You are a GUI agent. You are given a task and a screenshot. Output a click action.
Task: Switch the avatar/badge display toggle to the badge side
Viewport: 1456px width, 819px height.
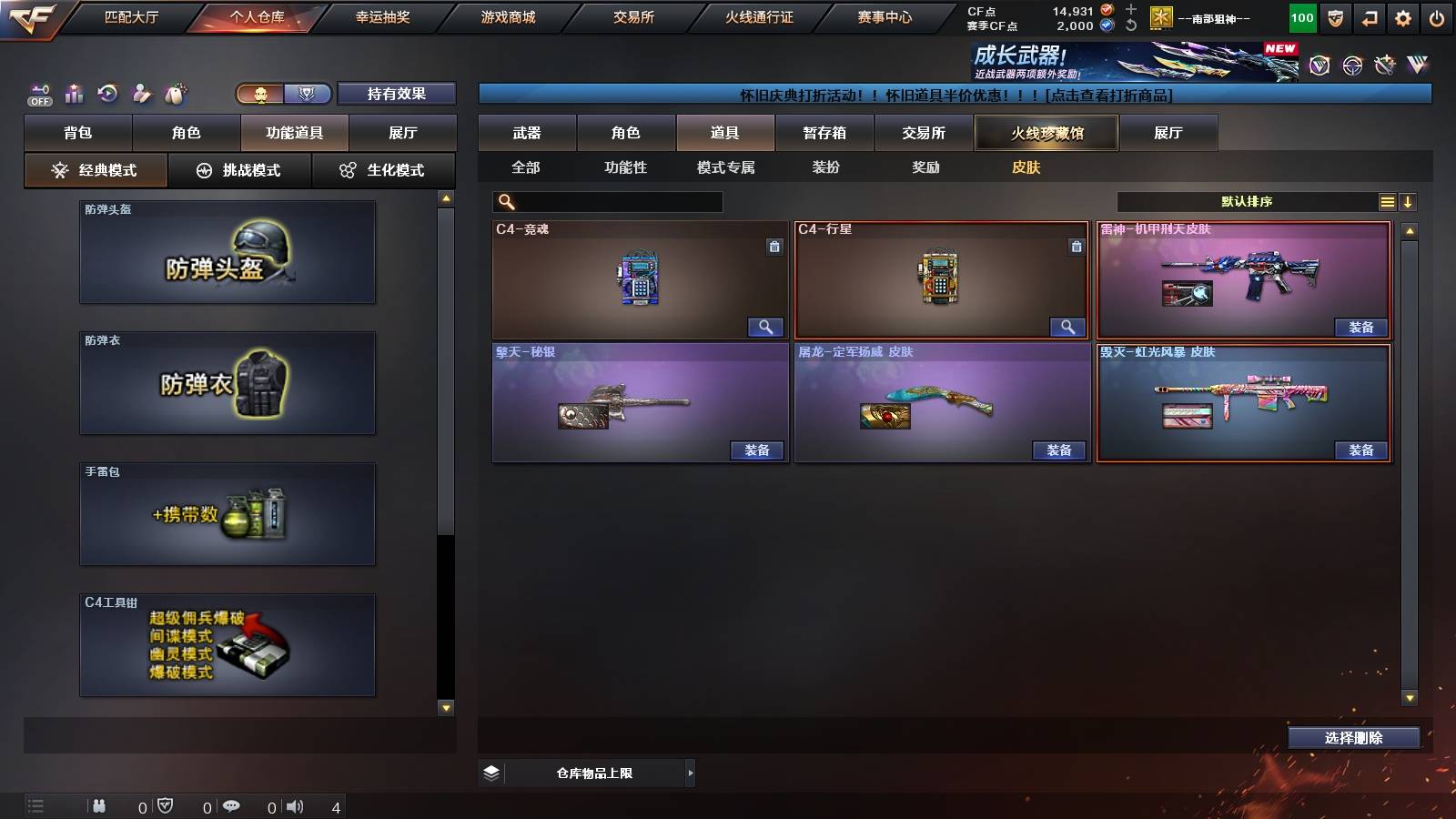point(307,94)
